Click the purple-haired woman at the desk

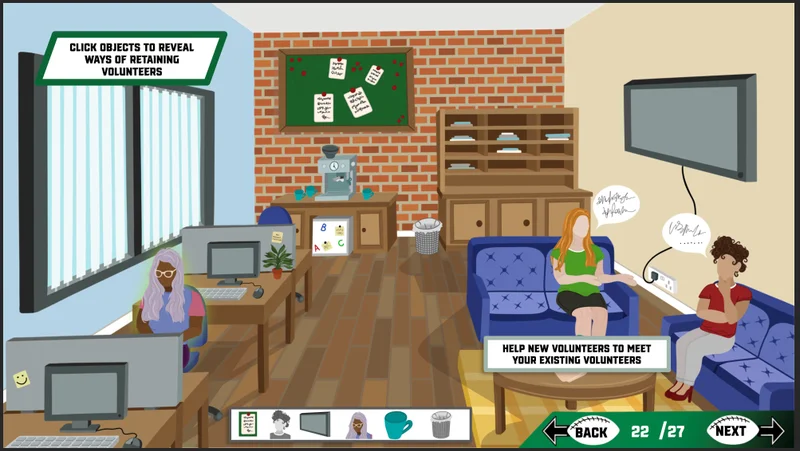click(x=166, y=293)
